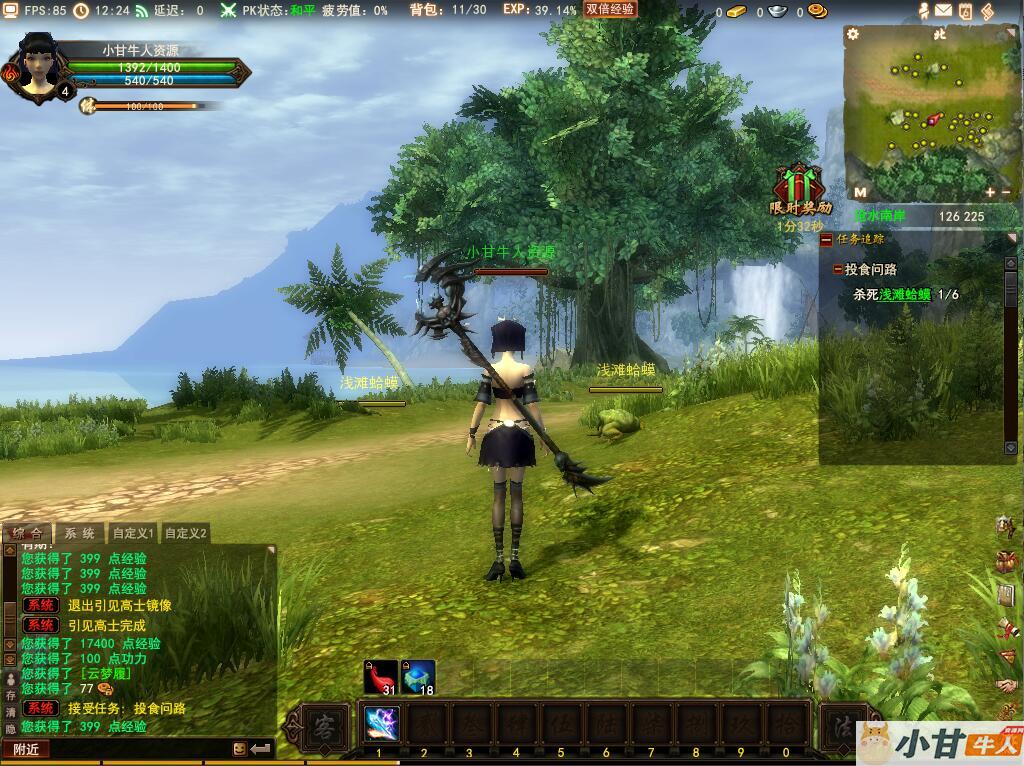Send chat message with enter arrow button

(x=261, y=748)
